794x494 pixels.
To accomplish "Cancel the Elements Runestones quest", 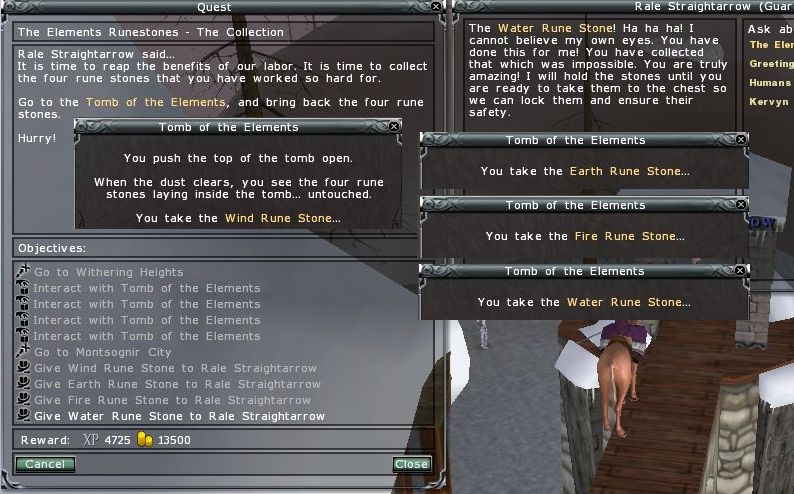I will [x=45, y=464].
